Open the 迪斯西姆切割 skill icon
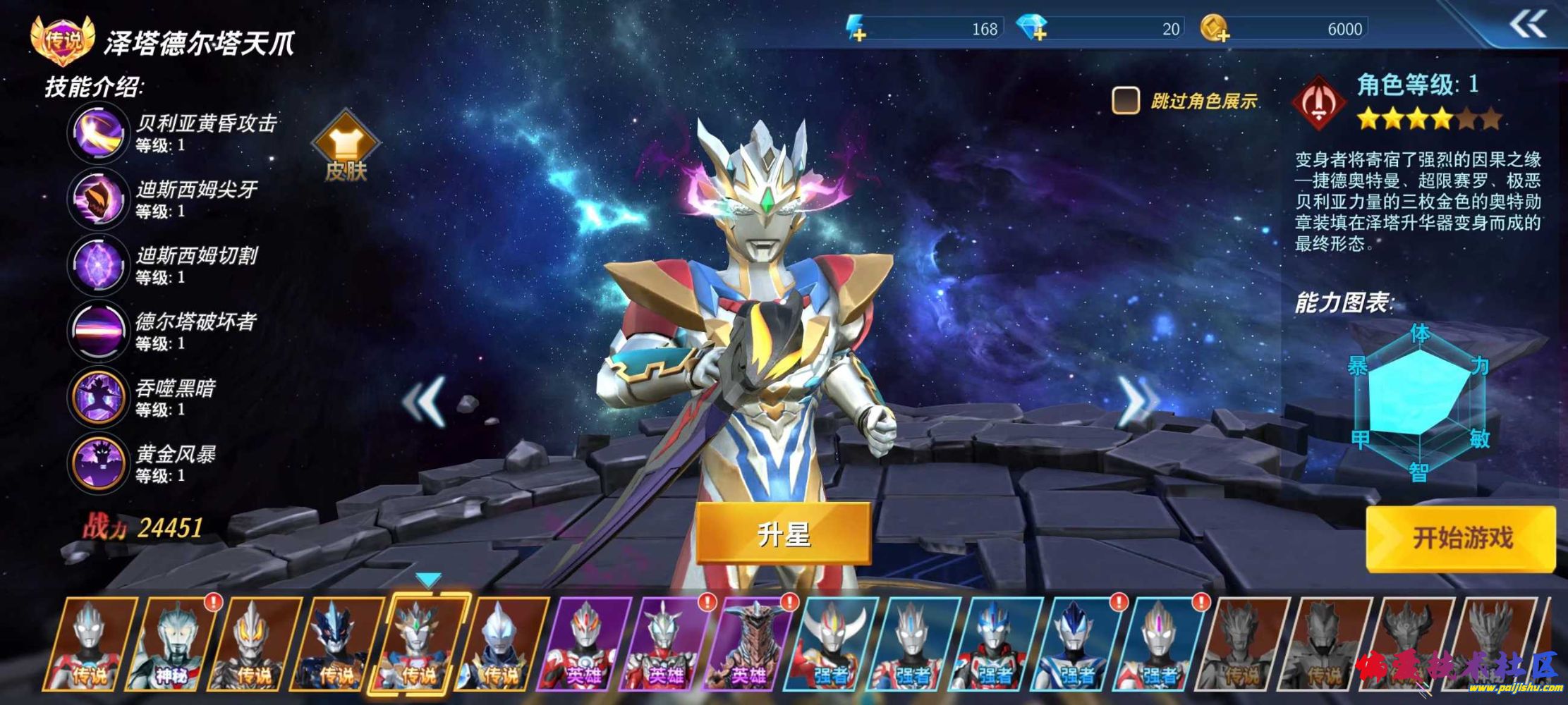This screenshot has height=705, width=1568. point(97,265)
